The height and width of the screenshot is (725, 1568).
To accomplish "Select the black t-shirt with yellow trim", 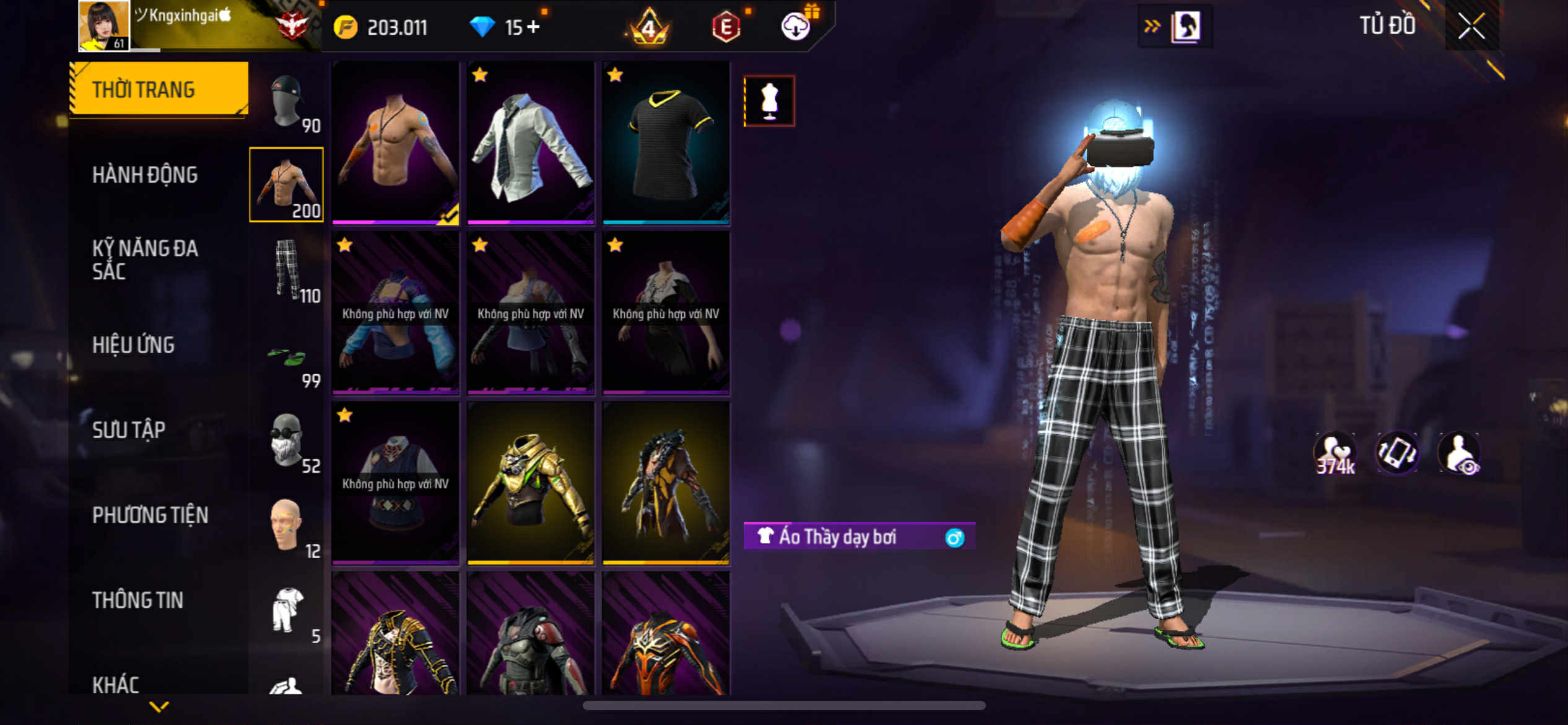I will tap(666, 143).
